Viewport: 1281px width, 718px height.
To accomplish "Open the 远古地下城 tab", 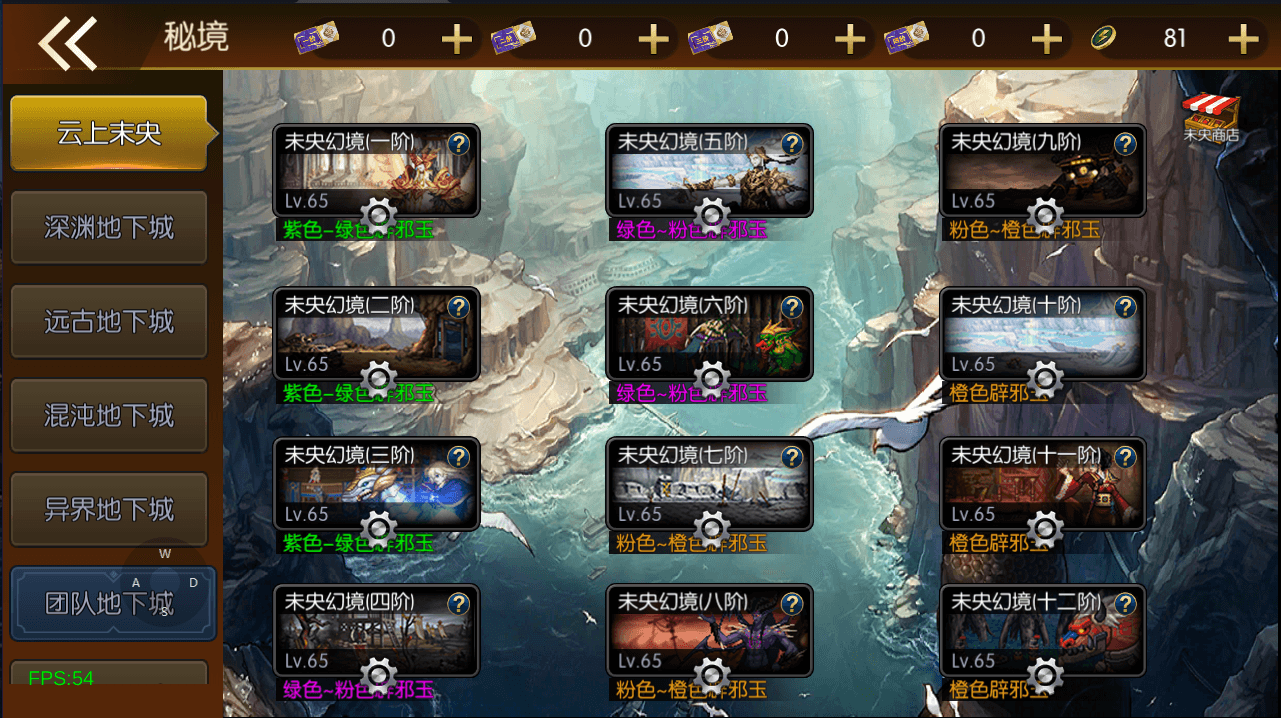I will [109, 321].
